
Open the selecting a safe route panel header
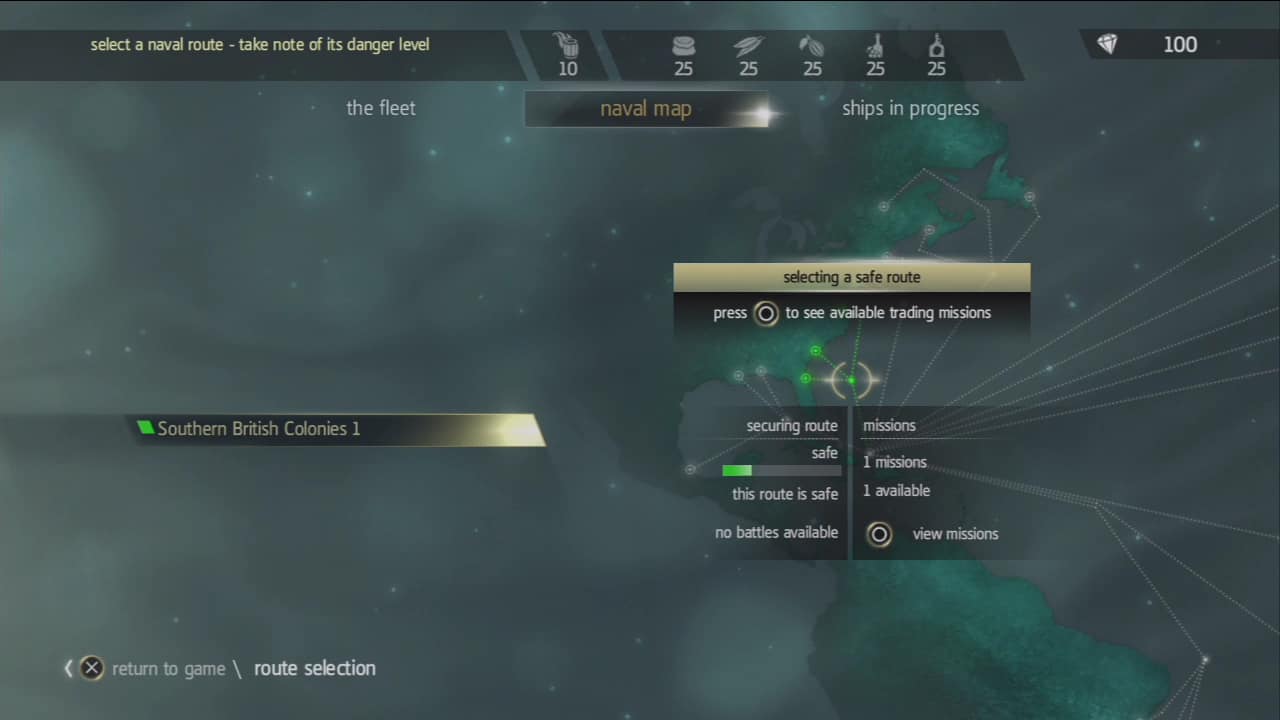(851, 277)
